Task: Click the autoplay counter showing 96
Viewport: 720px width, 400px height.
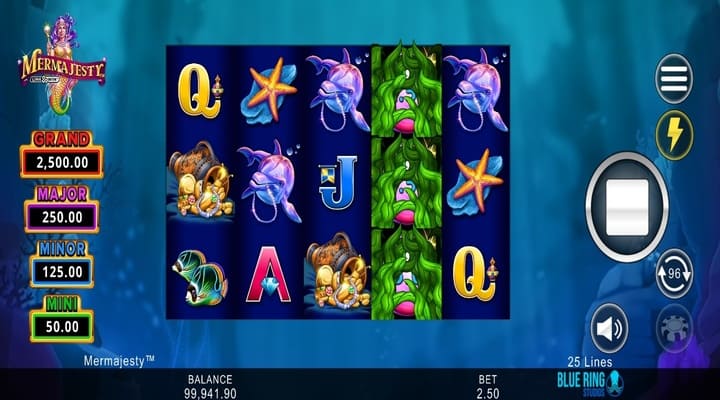Action: pyautogui.click(x=674, y=273)
